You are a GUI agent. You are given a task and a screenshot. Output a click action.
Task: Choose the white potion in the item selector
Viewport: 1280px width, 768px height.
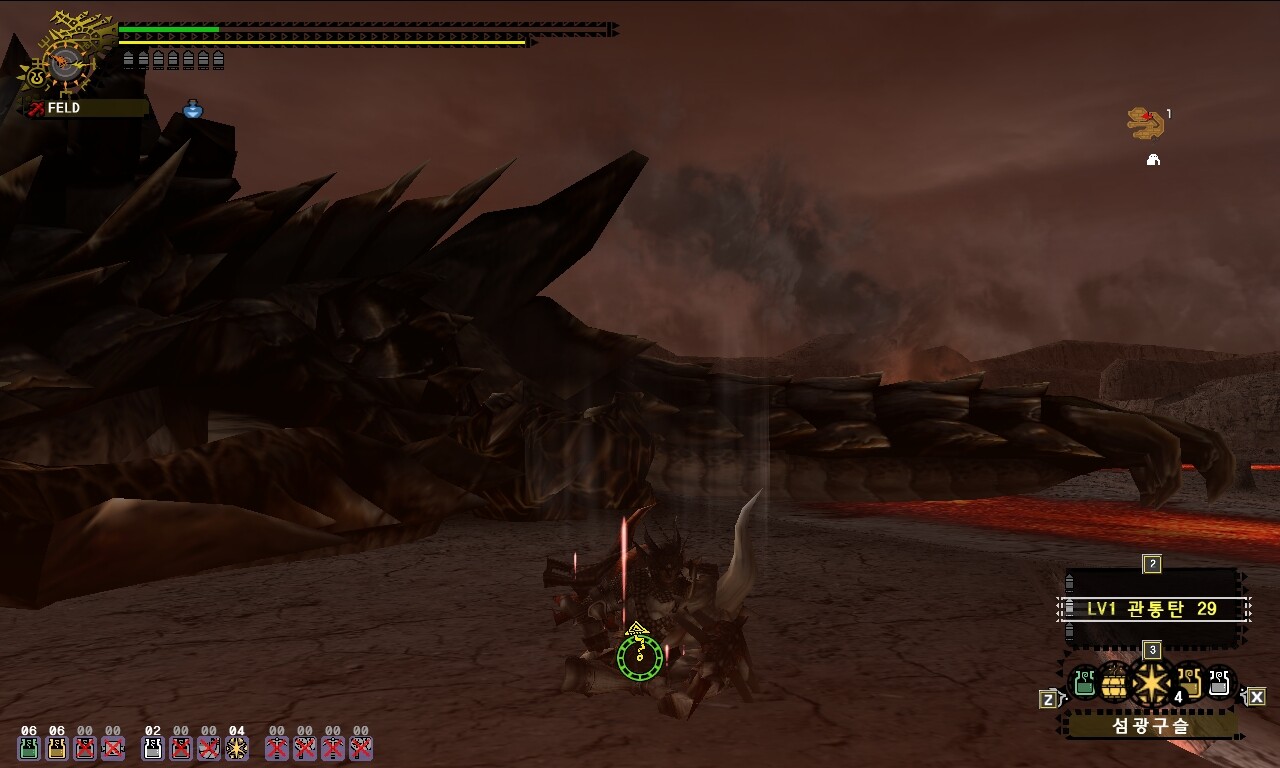pyautogui.click(x=1220, y=684)
